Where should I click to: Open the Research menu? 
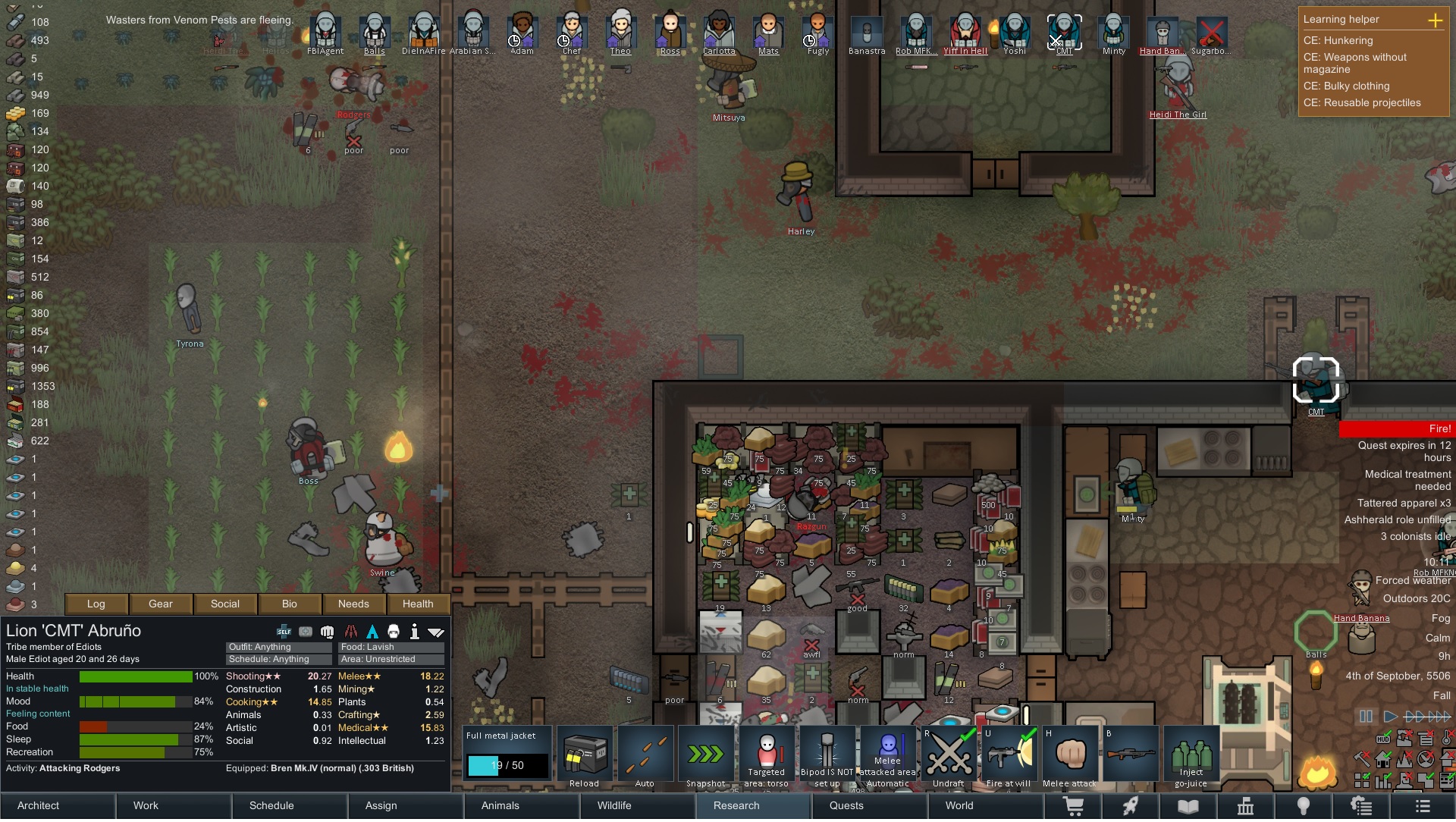[x=736, y=805]
